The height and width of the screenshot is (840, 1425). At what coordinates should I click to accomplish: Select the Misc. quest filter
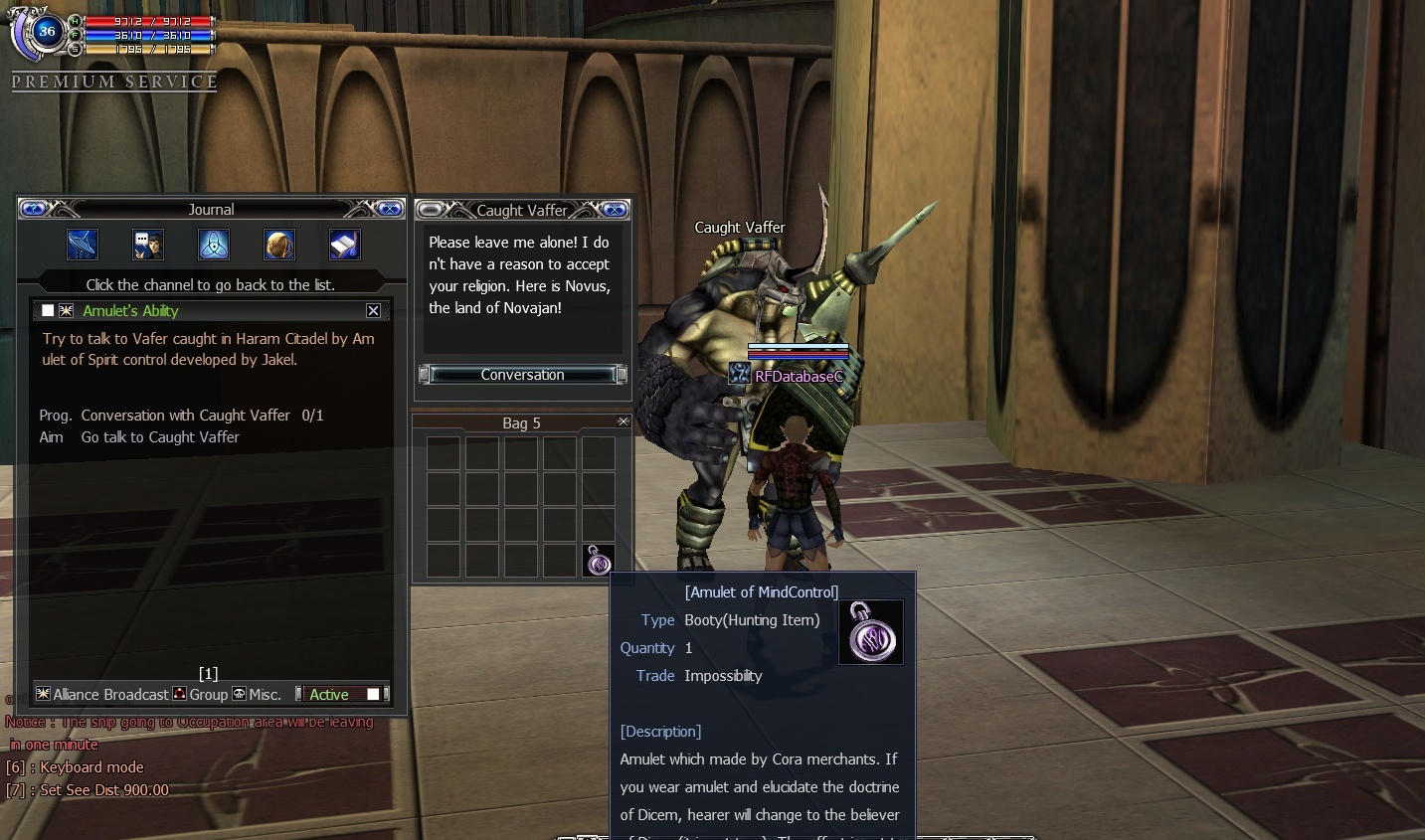coord(257,694)
